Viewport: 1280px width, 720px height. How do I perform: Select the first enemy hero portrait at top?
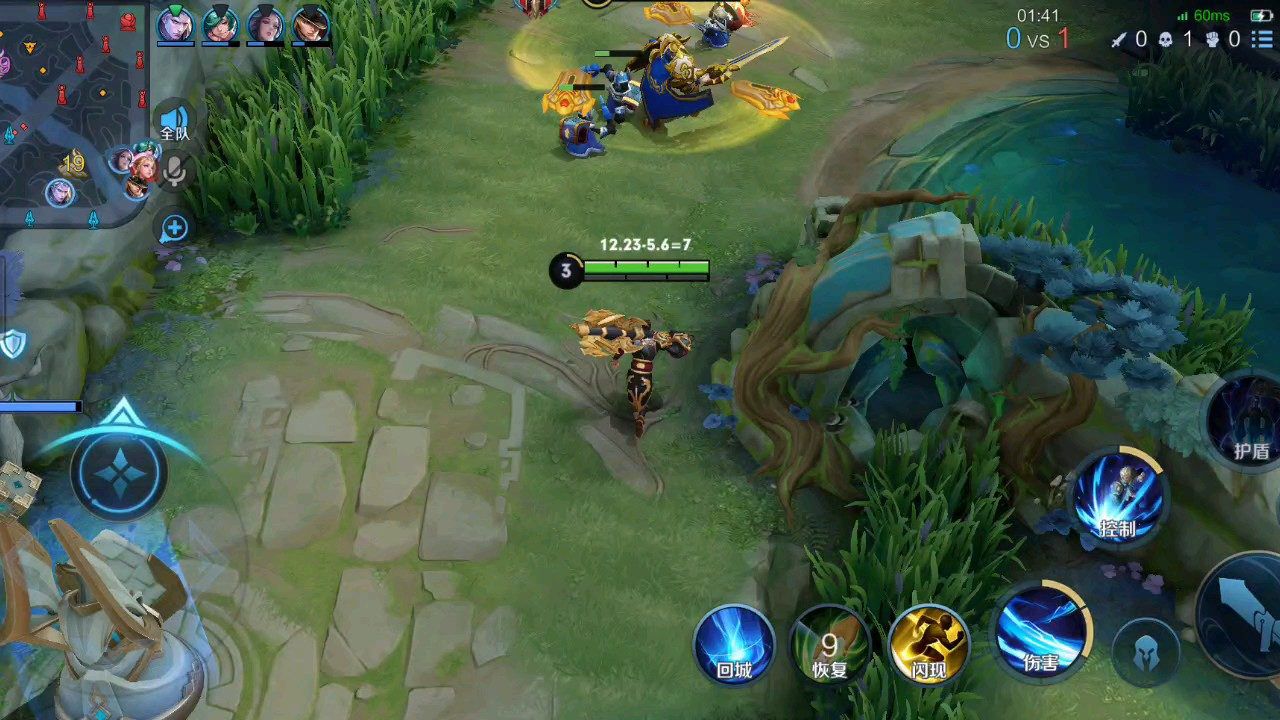pos(177,25)
